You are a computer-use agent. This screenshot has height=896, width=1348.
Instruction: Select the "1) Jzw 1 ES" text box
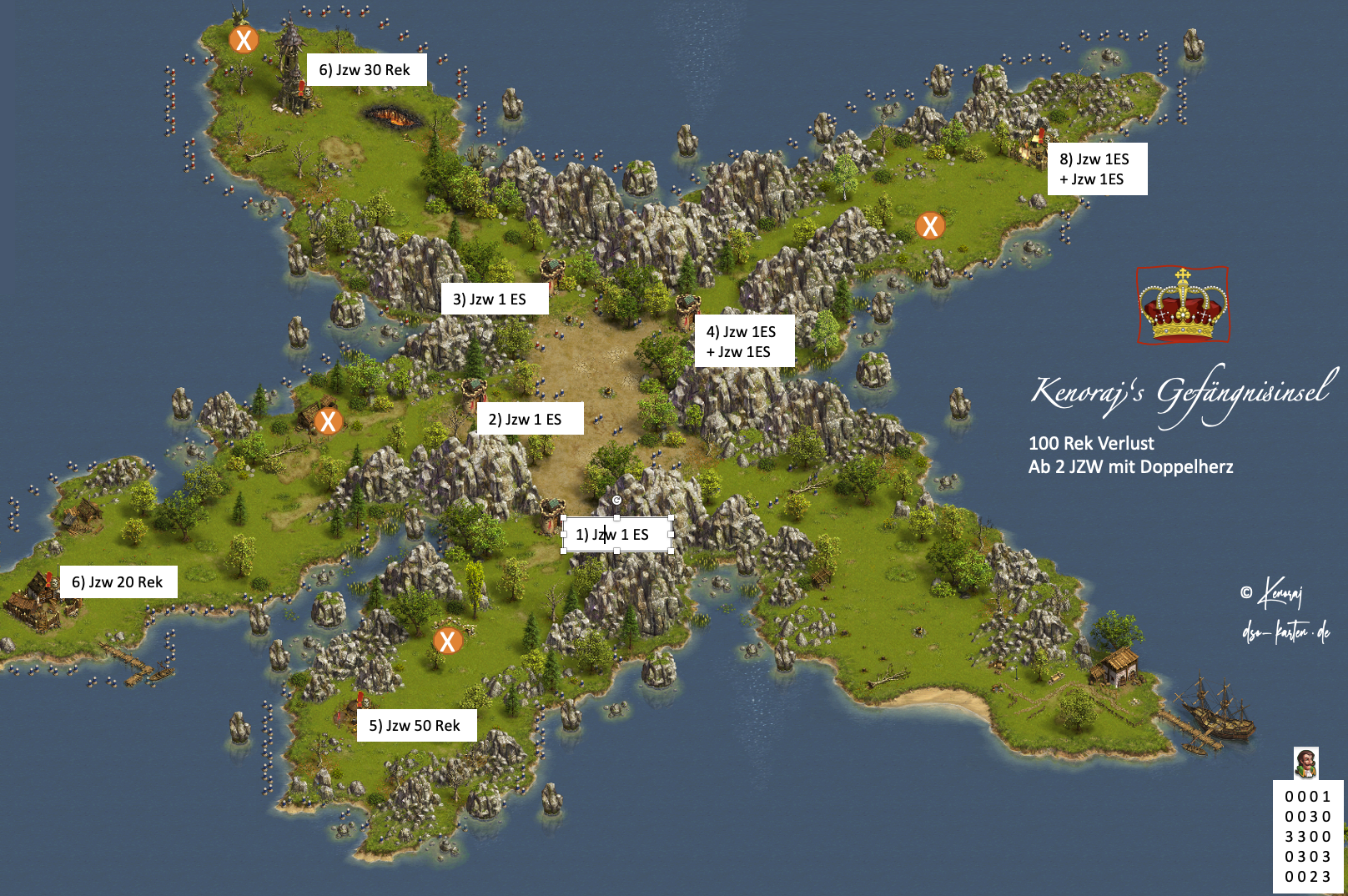click(616, 535)
